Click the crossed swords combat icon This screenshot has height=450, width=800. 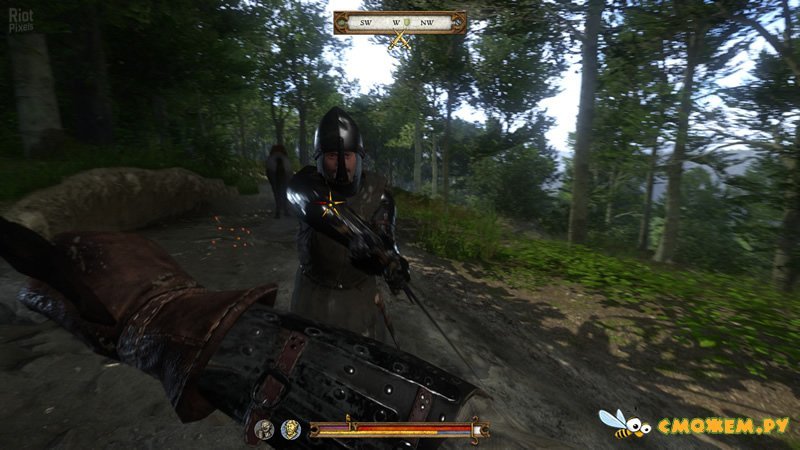point(400,40)
